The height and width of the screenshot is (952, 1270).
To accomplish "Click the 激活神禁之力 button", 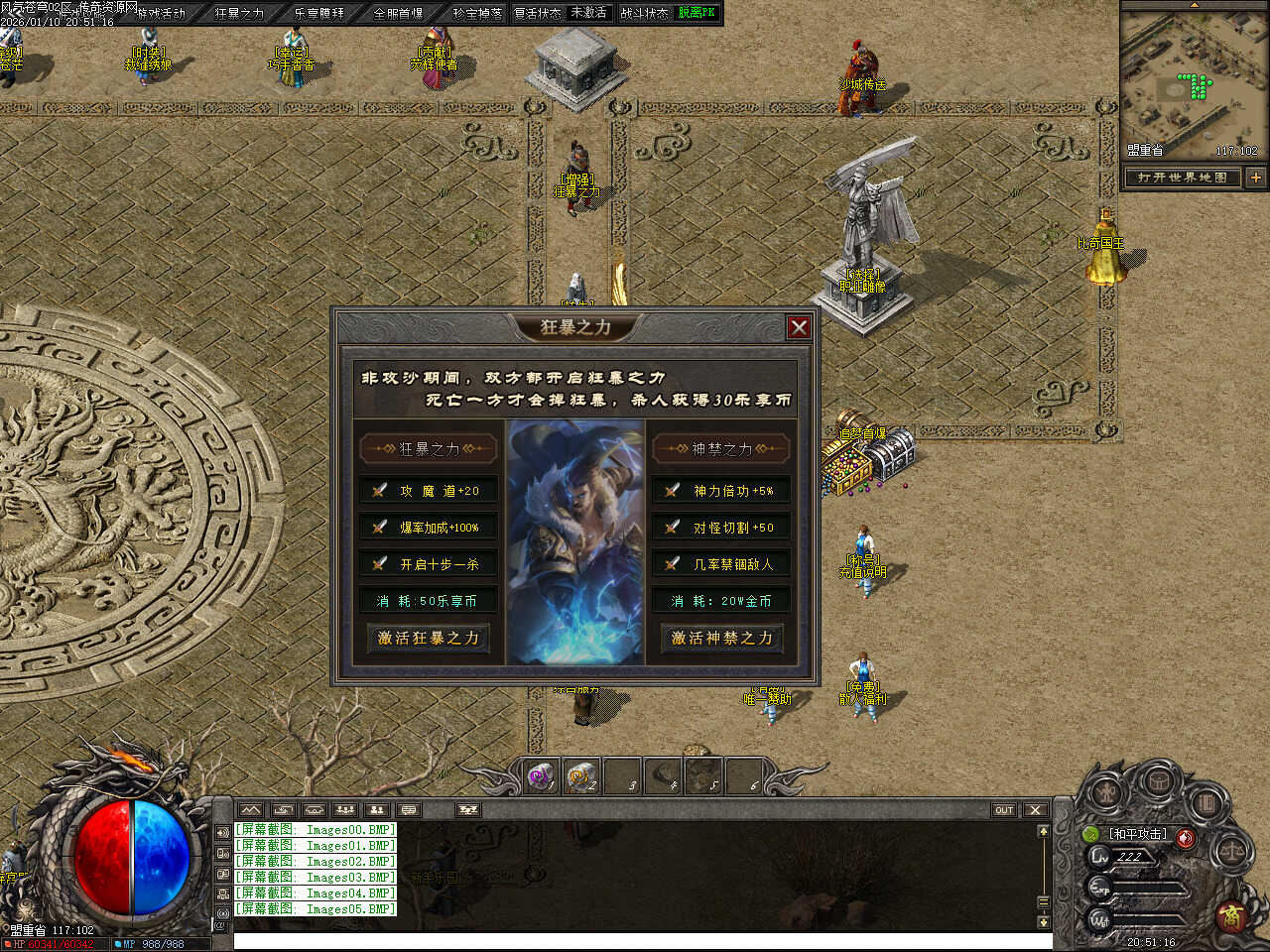I will [x=721, y=638].
